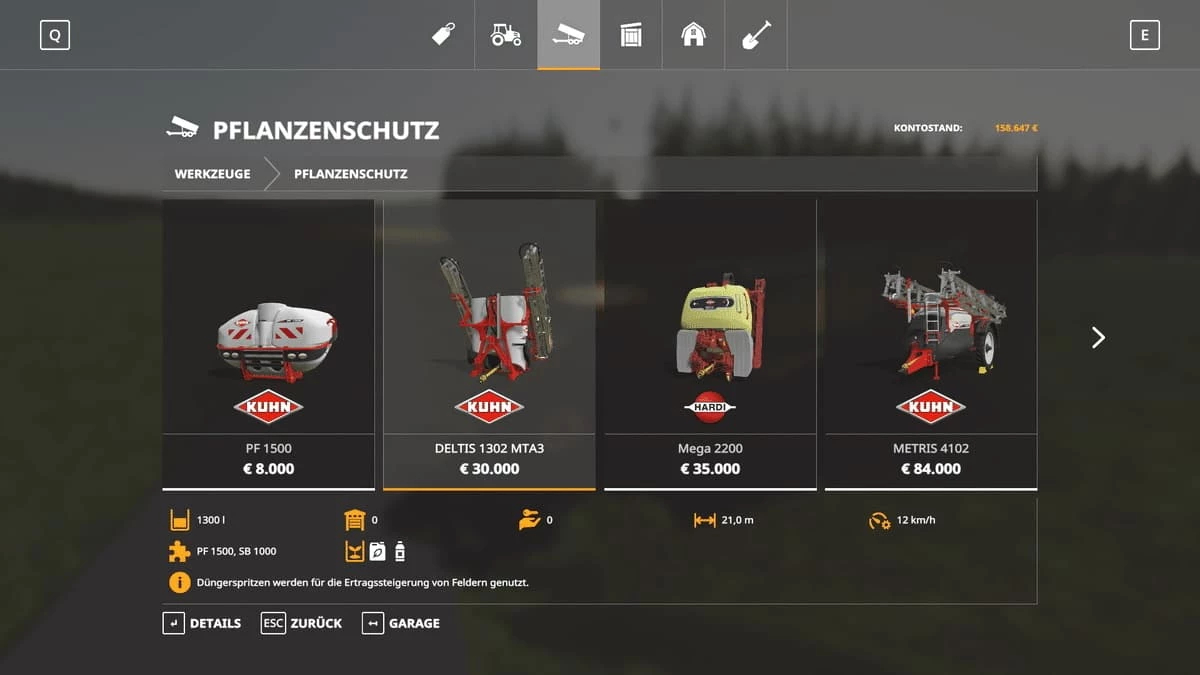Open the trailer tools tab
The height and width of the screenshot is (675, 1200).
pyautogui.click(x=568, y=35)
